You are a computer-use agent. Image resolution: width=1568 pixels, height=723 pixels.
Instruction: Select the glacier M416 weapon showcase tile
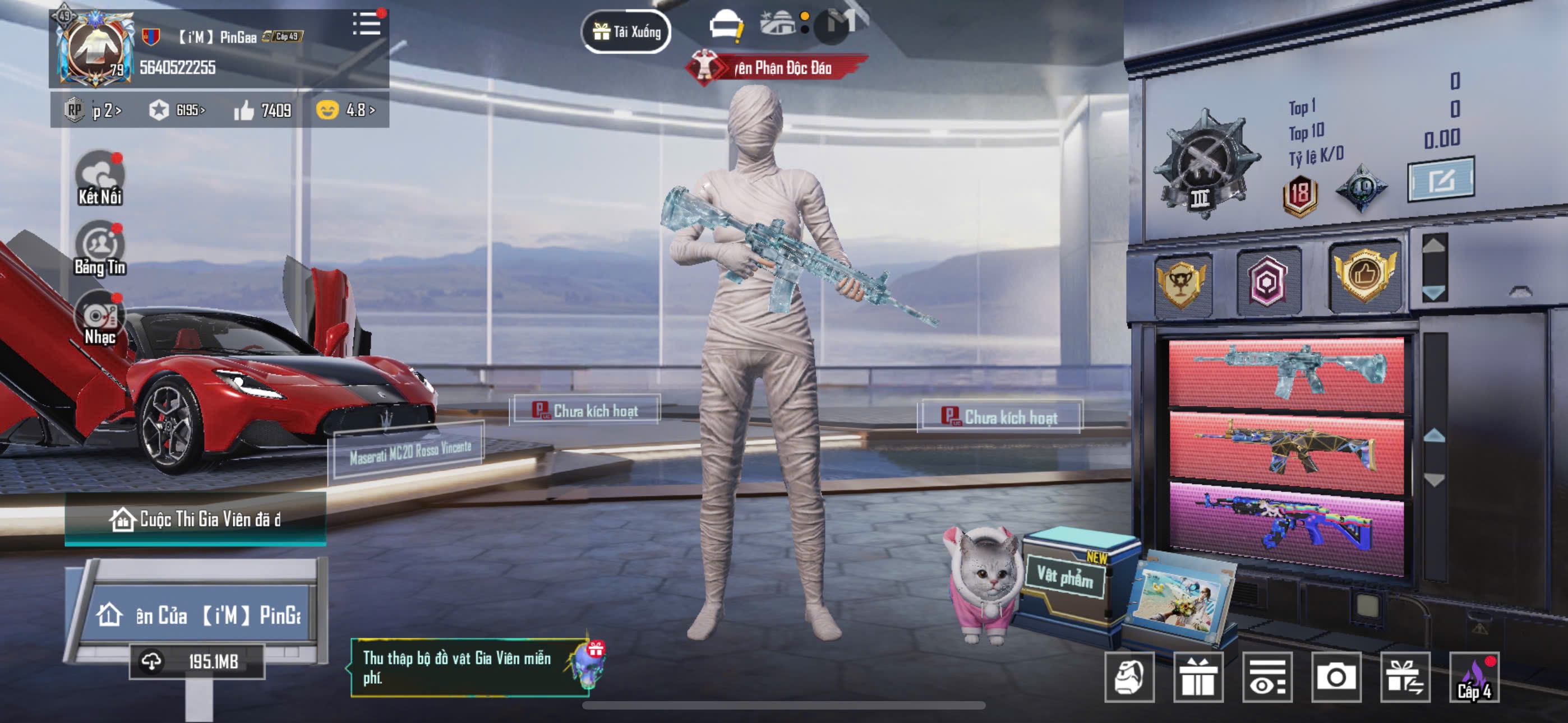point(1286,373)
